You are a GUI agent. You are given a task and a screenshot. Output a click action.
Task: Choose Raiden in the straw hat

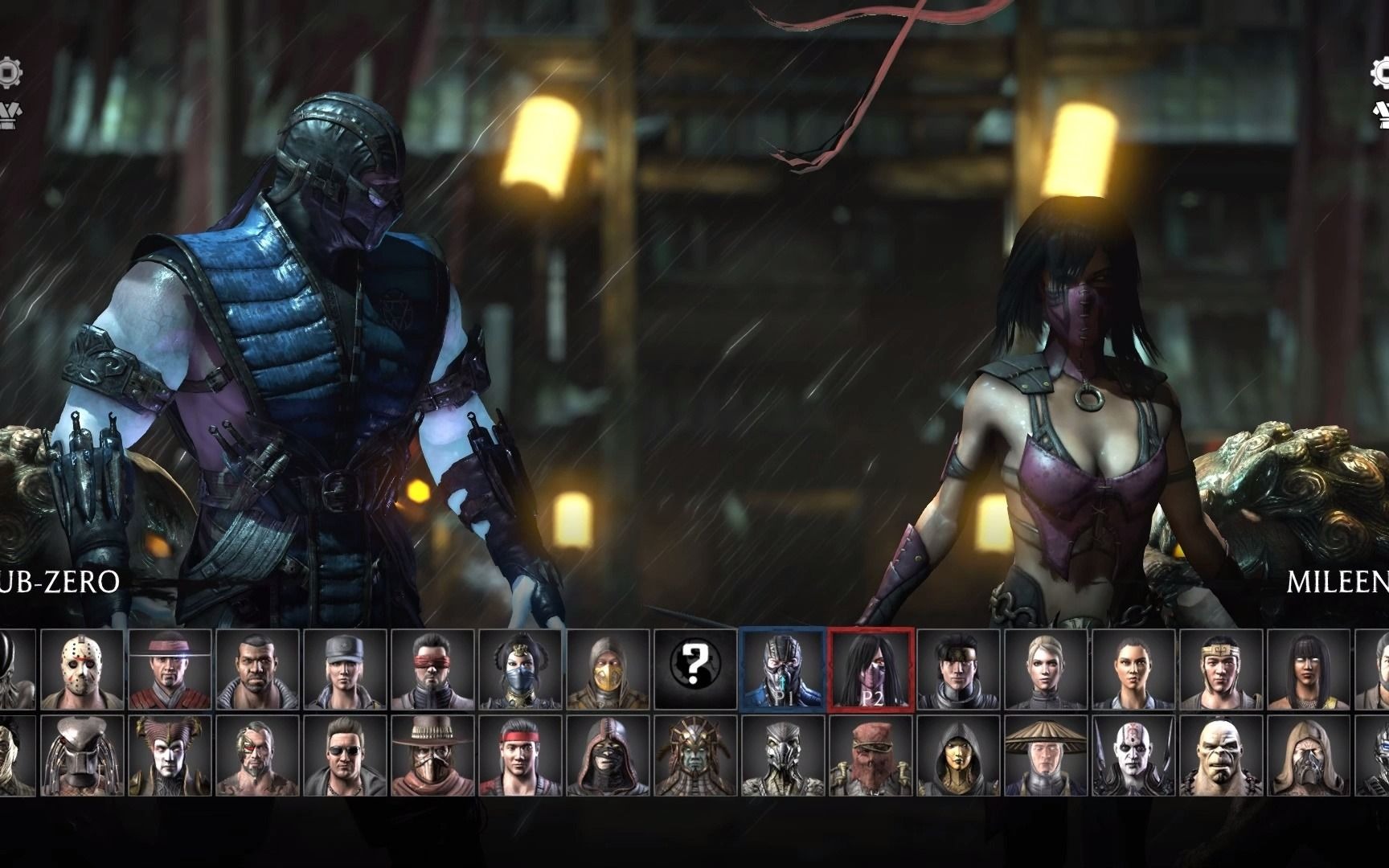tap(1047, 756)
